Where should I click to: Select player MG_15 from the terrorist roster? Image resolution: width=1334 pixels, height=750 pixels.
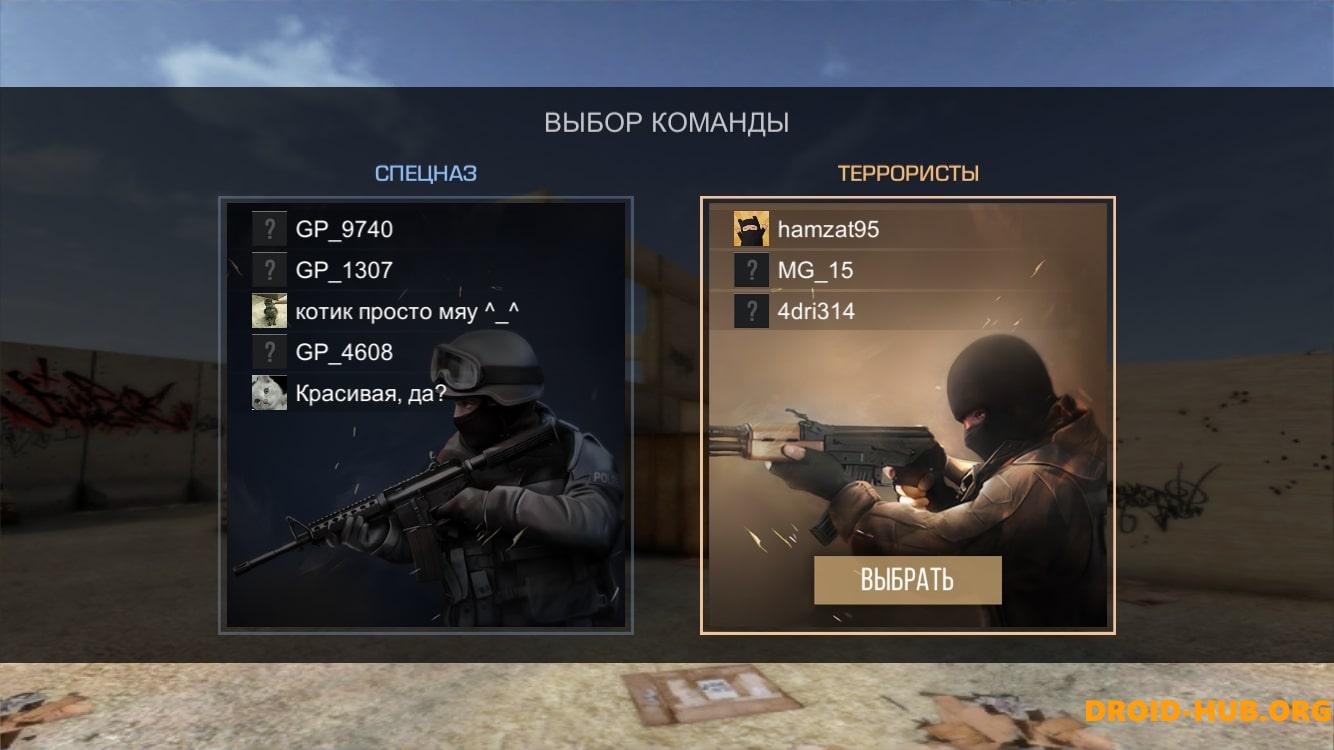tap(818, 270)
